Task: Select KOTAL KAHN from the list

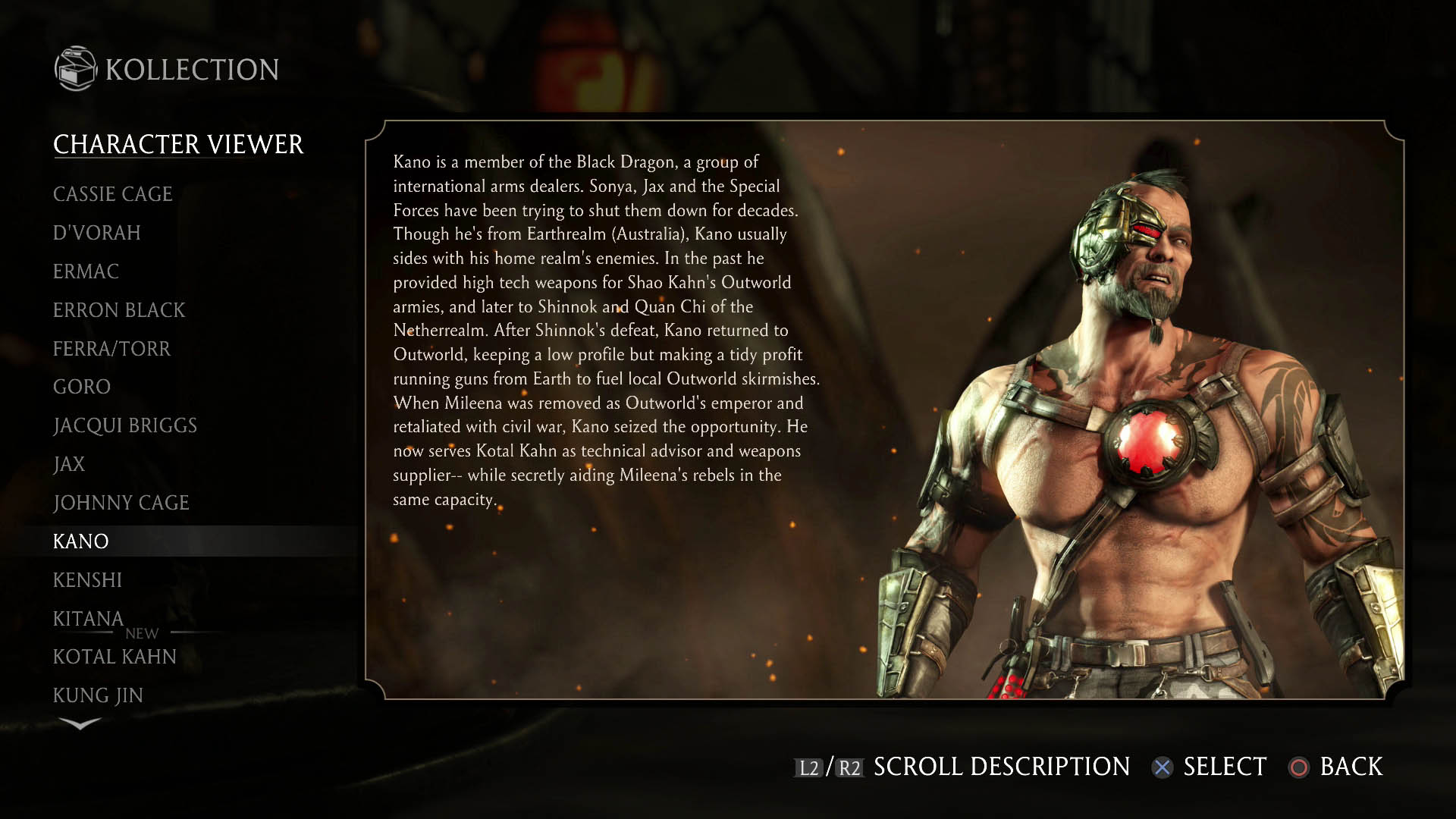Action: pyautogui.click(x=115, y=657)
